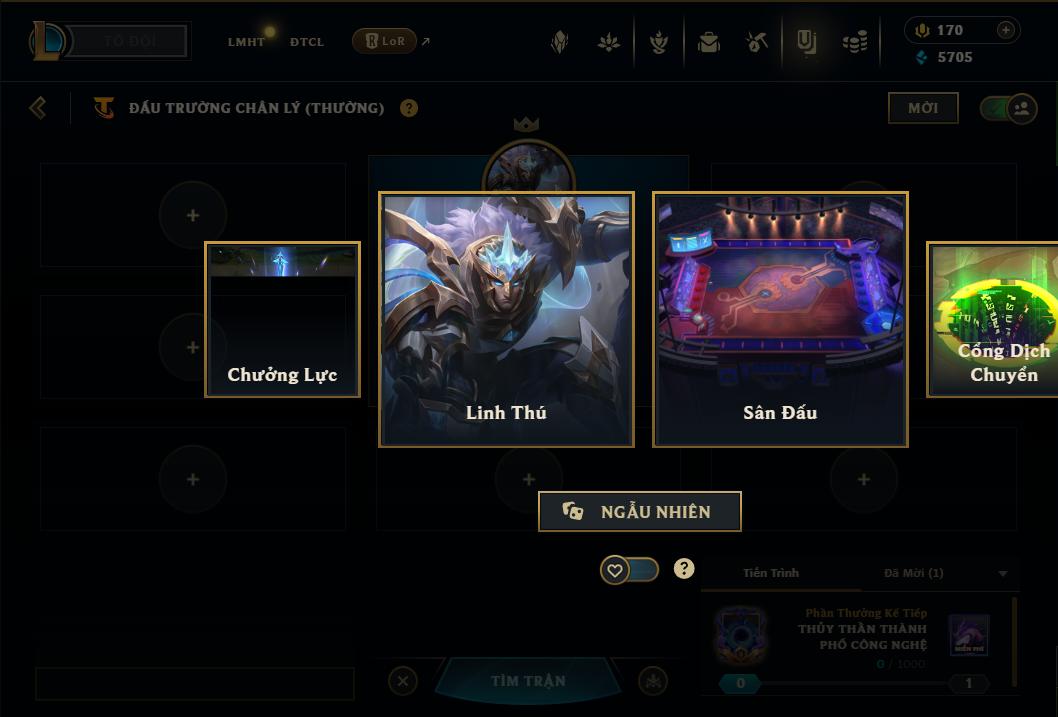Toggle the heart favorites switch

(629, 570)
